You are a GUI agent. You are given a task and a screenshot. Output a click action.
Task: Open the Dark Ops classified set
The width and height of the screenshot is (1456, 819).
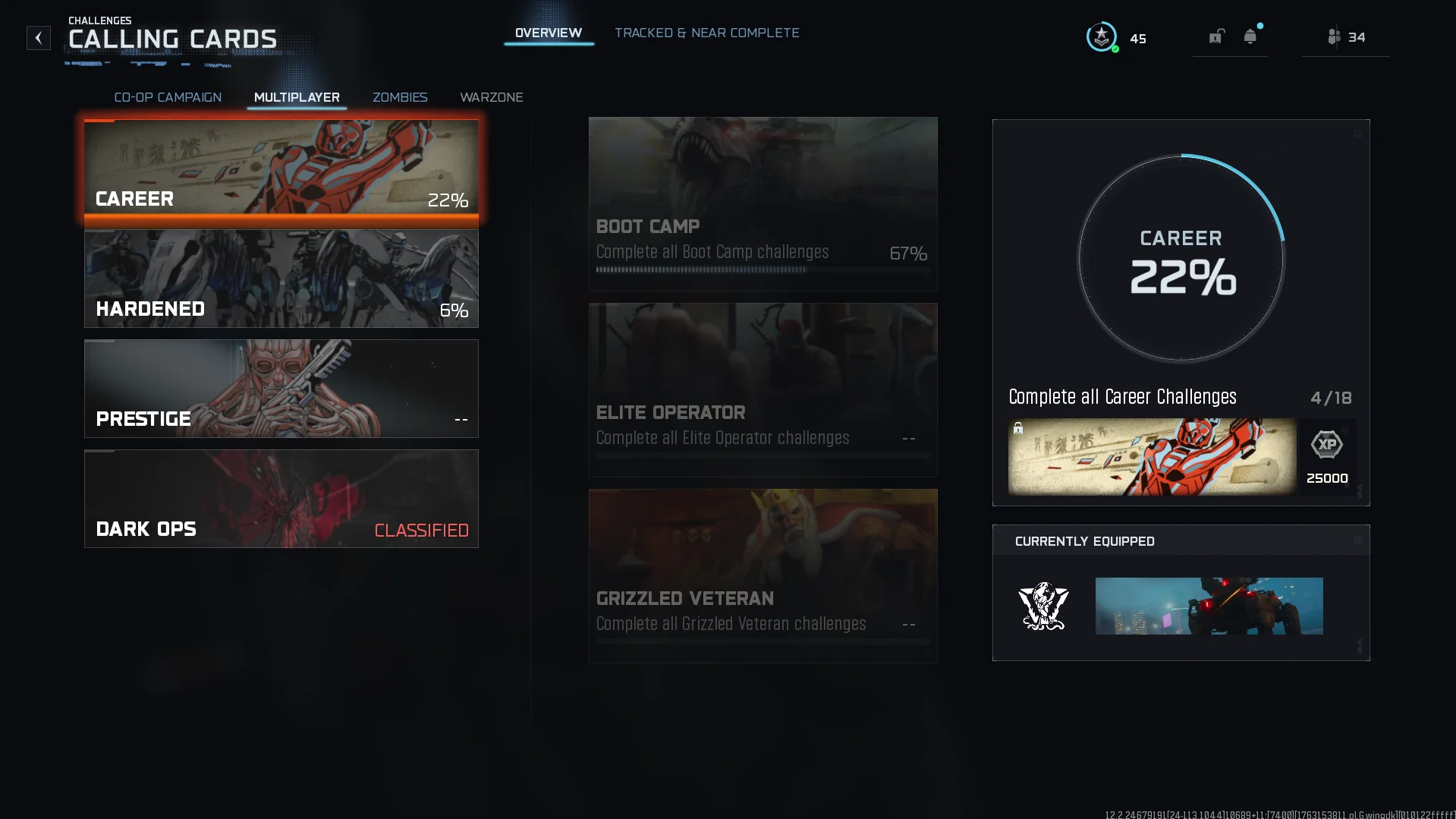coord(281,499)
